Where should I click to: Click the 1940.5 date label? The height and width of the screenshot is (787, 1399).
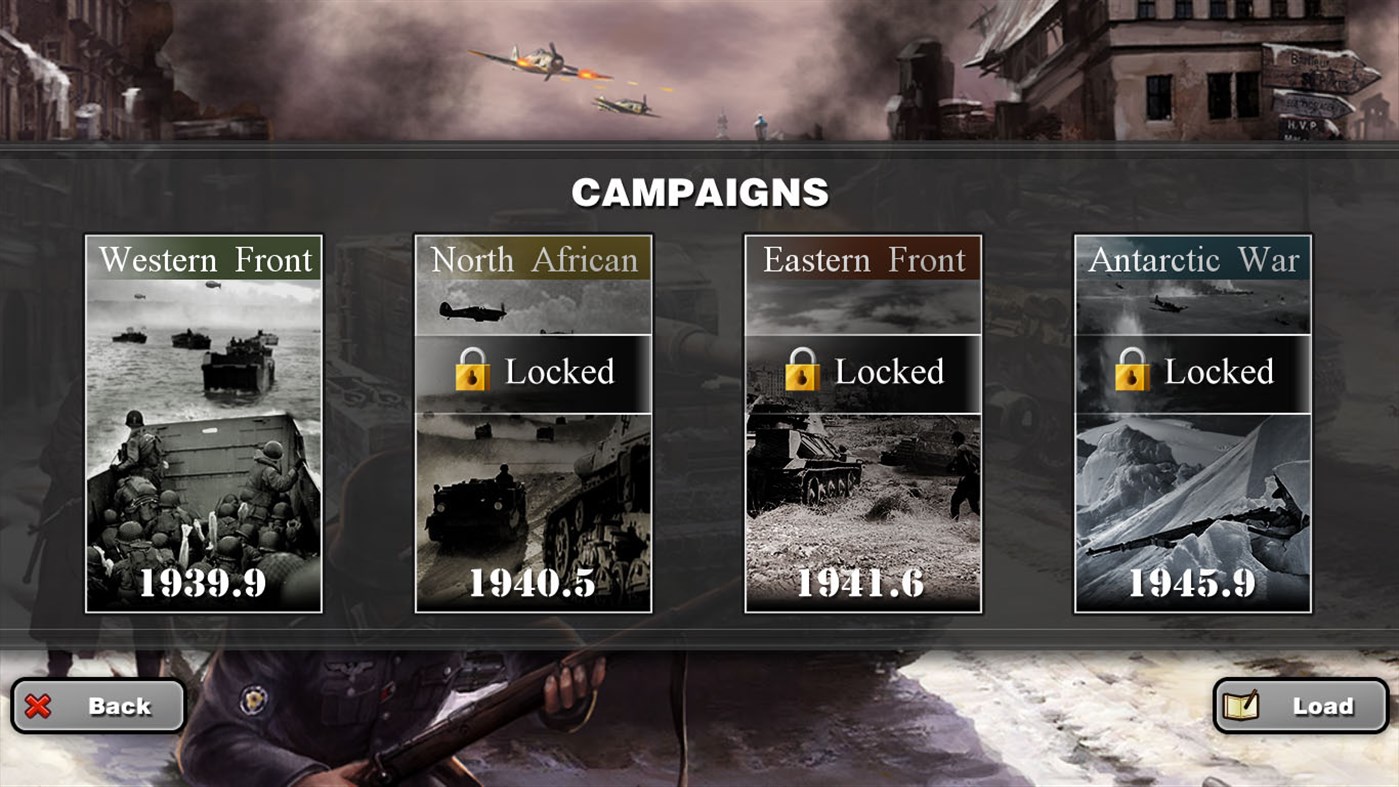[x=533, y=585]
